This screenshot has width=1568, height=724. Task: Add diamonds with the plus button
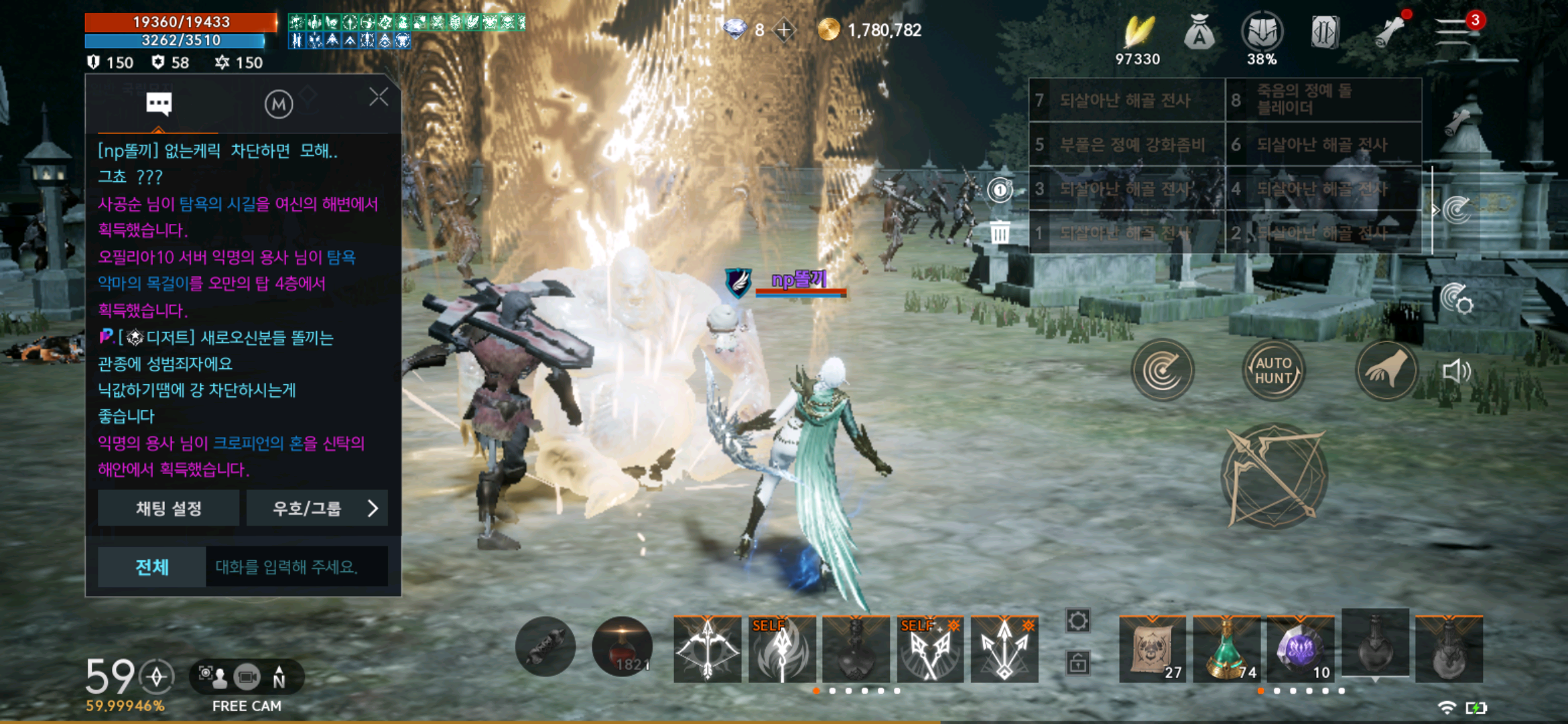[x=784, y=30]
